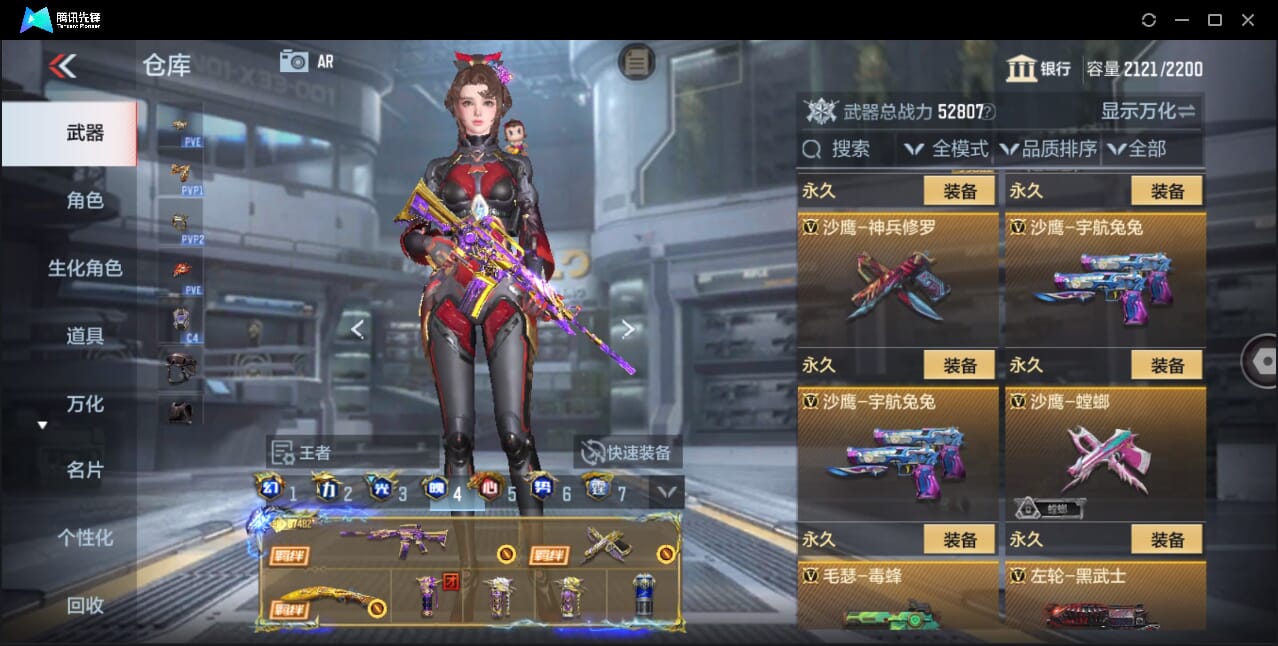Open the 全模式 mode dropdown

click(x=947, y=149)
